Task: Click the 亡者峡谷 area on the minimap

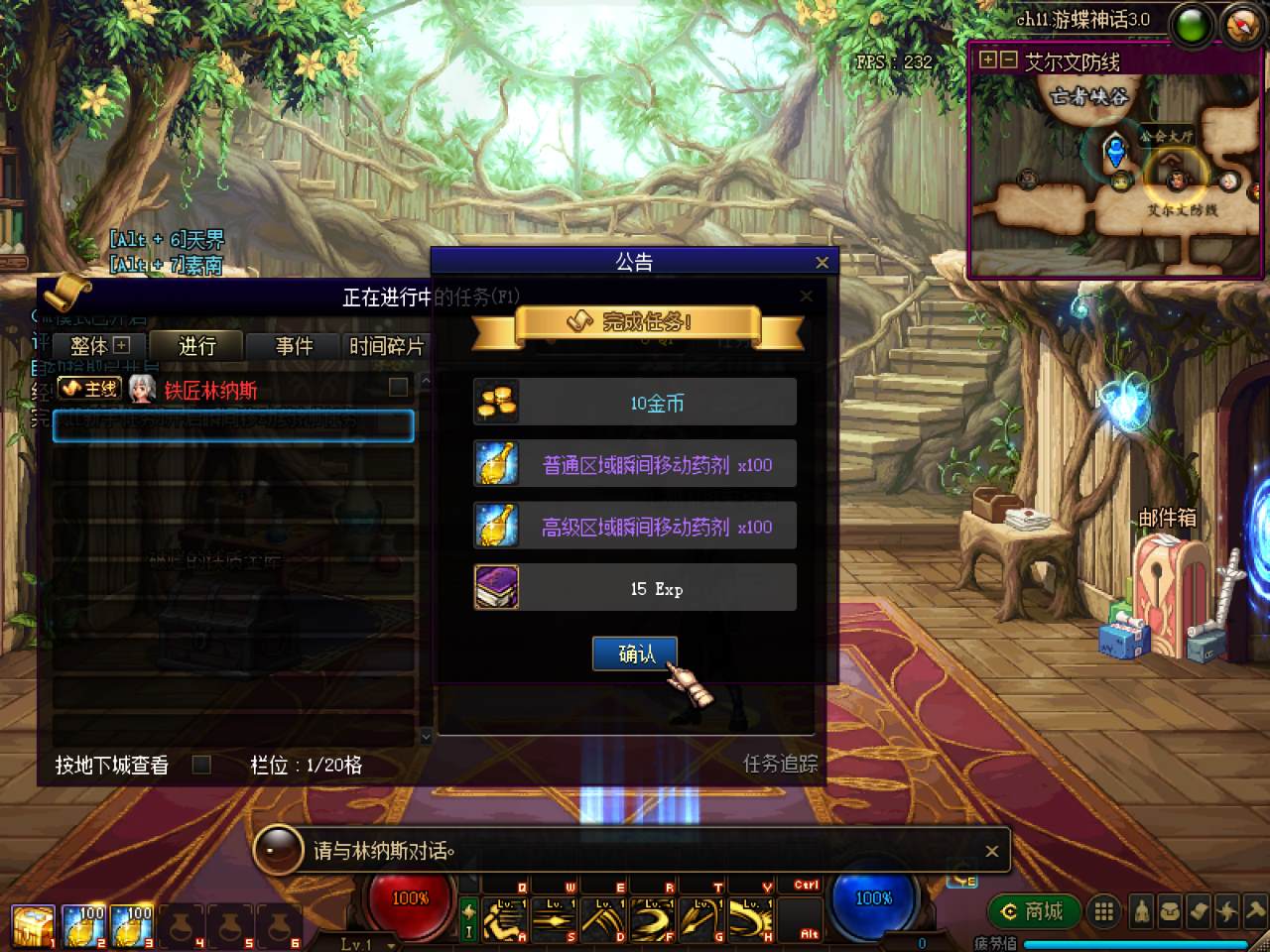Action: tap(1088, 97)
